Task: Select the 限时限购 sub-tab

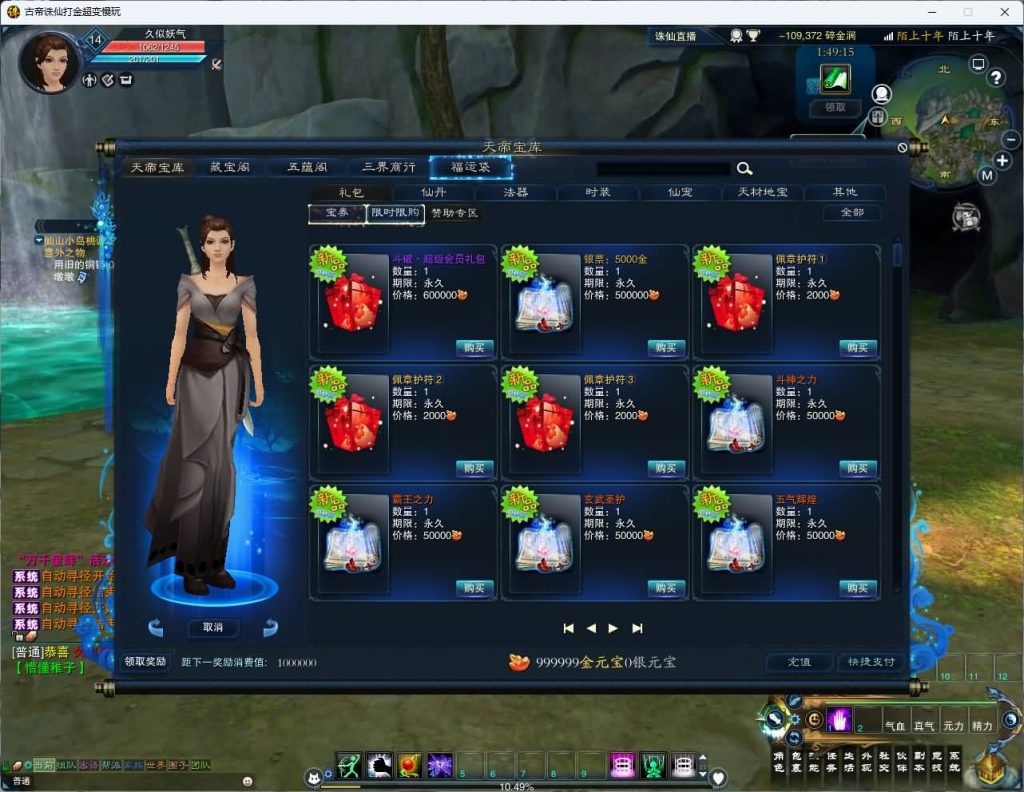Action: pos(395,213)
